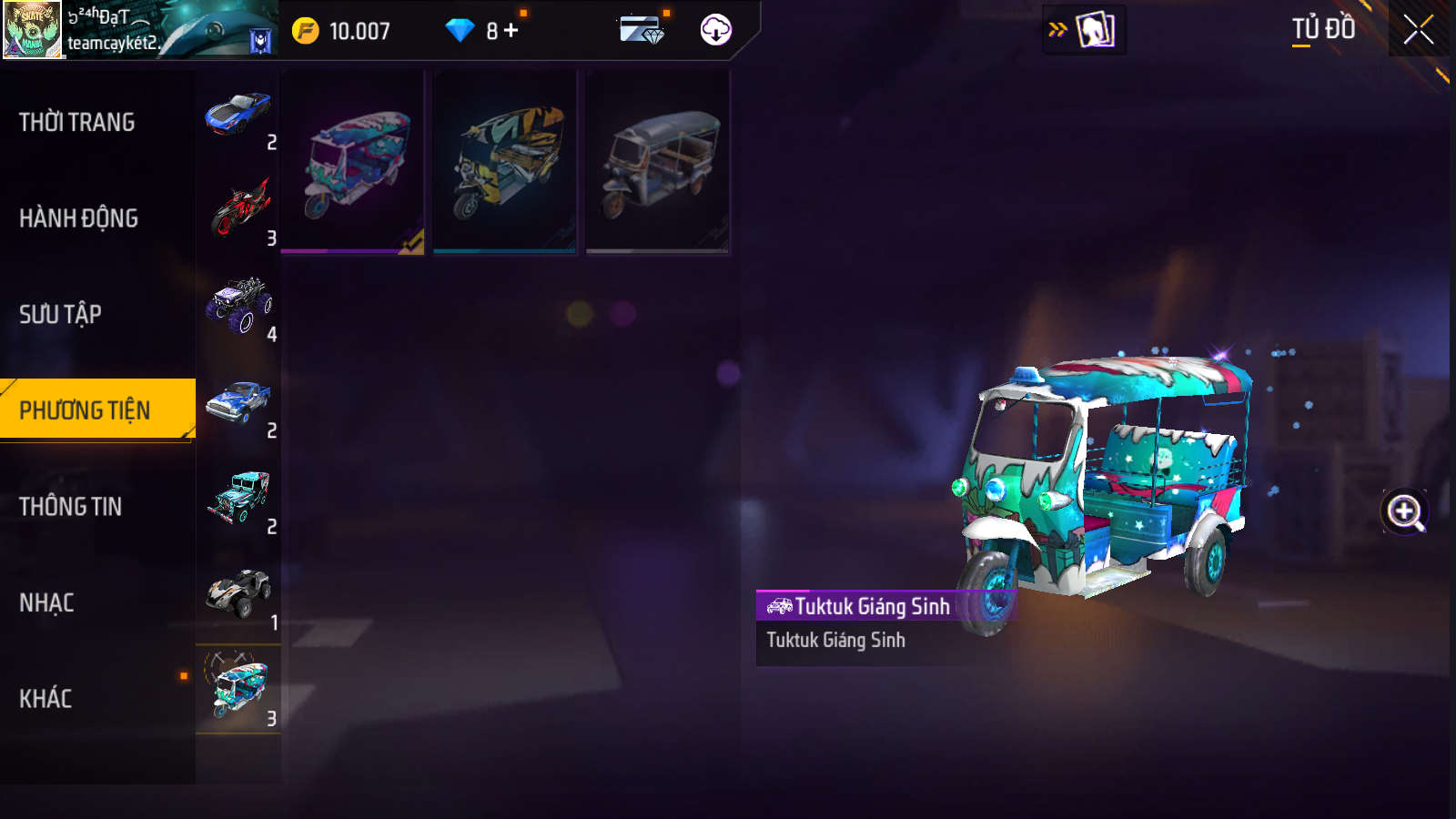
Task: Choose the monster truck vehicle type
Action: (238, 308)
